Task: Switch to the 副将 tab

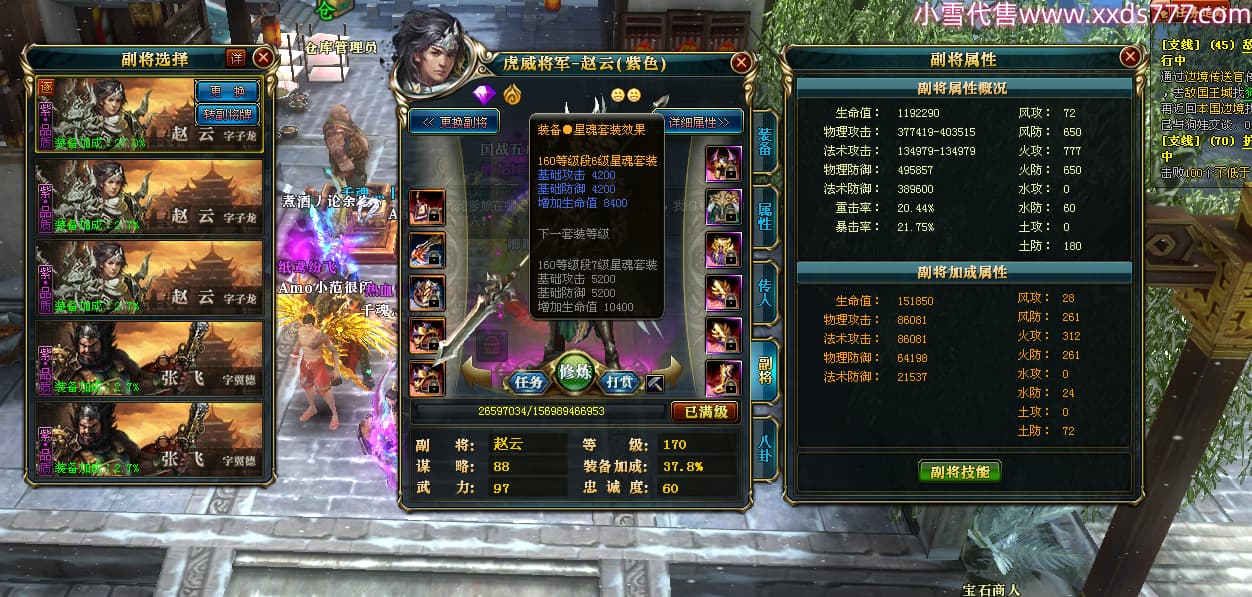Action: (x=764, y=368)
